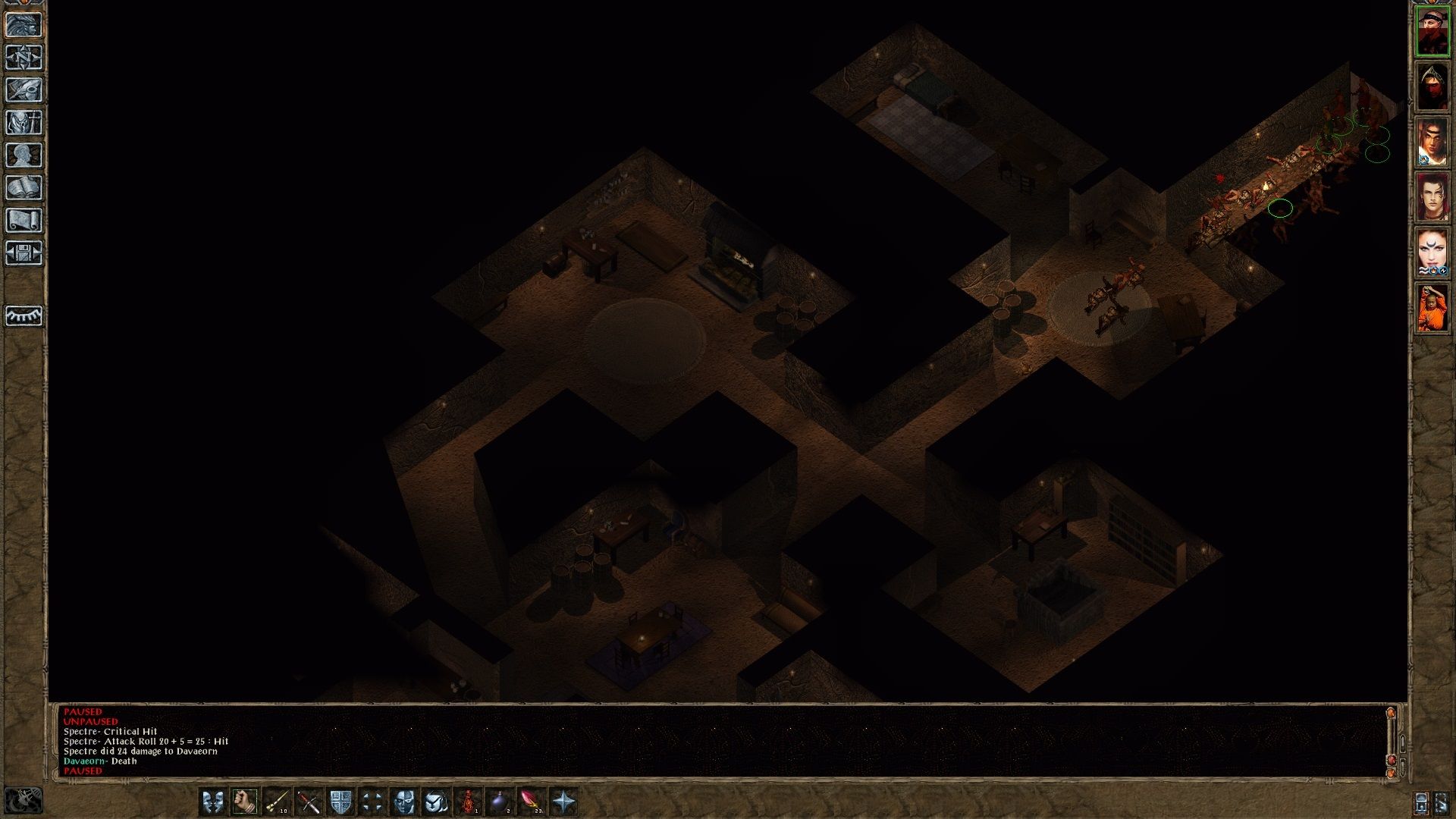Open the star special abilities button
1456x819 pixels.
(564, 802)
